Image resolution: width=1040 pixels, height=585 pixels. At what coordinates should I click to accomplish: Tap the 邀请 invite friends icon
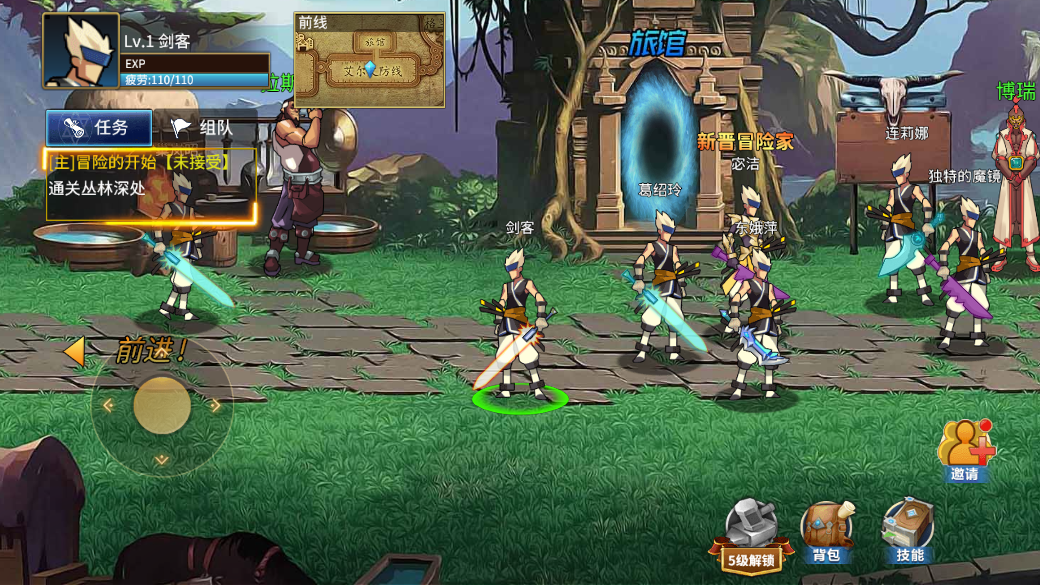click(x=965, y=451)
